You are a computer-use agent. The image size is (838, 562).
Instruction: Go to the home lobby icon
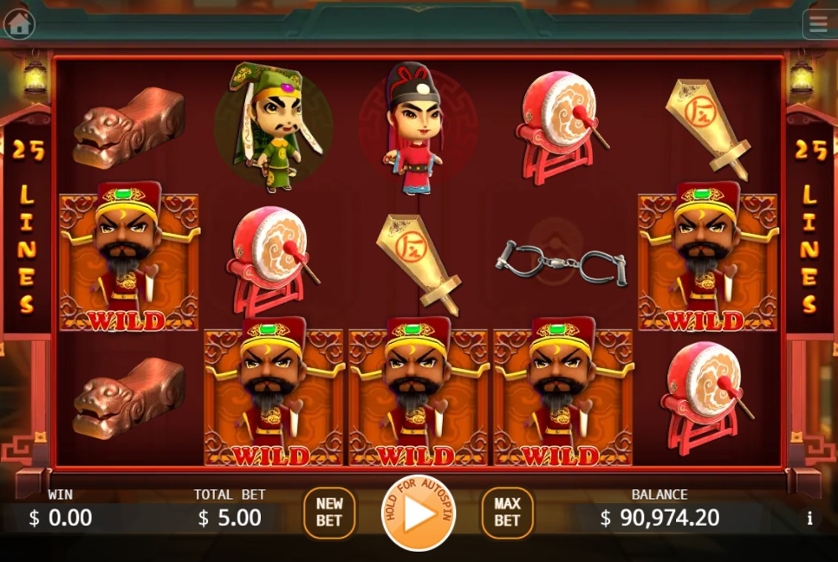(x=19, y=23)
